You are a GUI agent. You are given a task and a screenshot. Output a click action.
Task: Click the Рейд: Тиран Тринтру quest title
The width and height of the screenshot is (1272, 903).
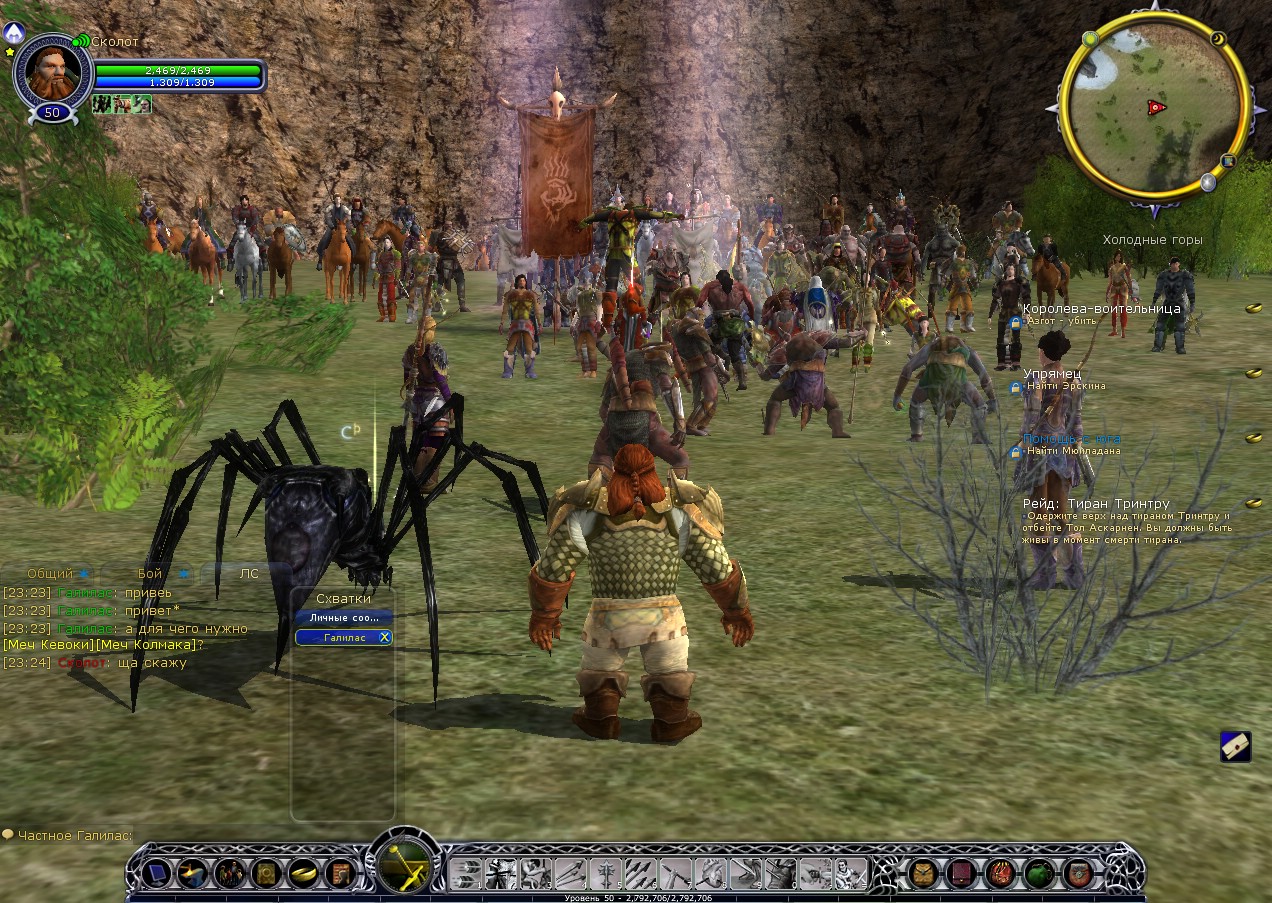1096,504
